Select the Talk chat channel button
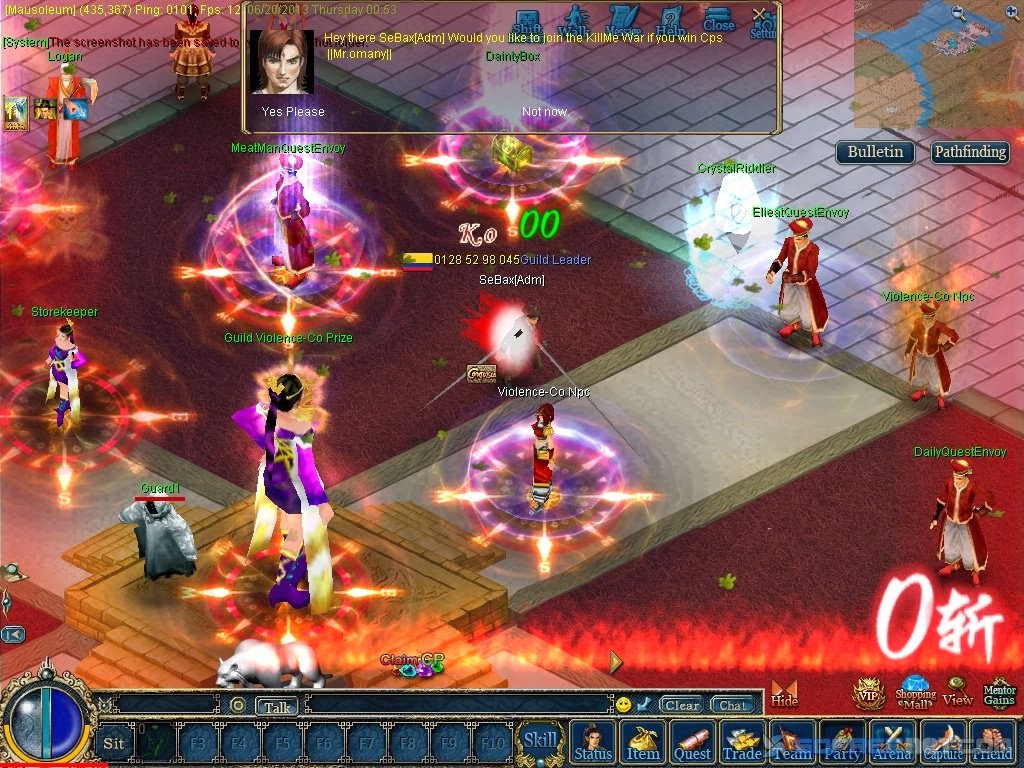Screen dimensions: 1024x768 coord(278,706)
